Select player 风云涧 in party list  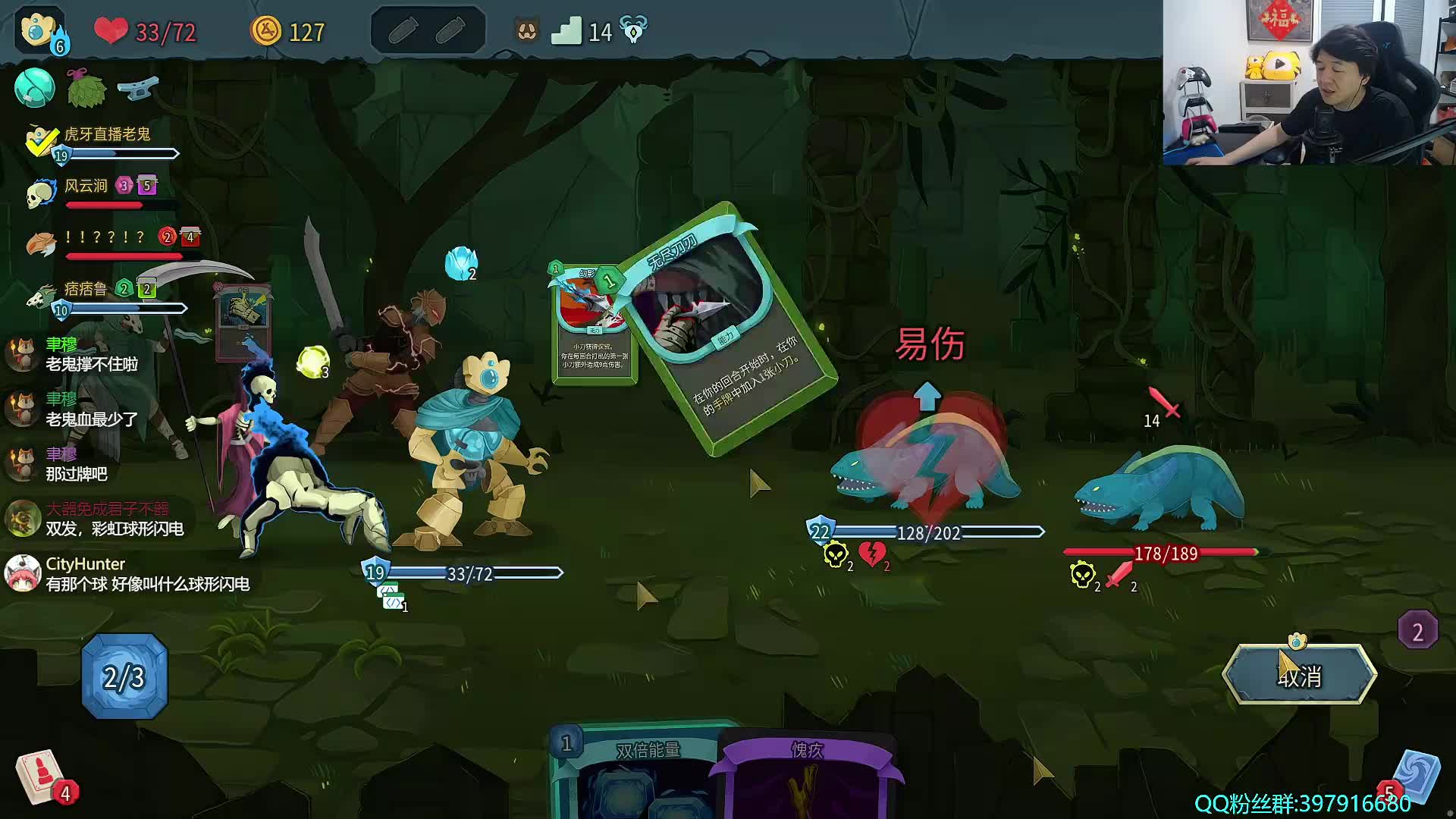(x=85, y=187)
